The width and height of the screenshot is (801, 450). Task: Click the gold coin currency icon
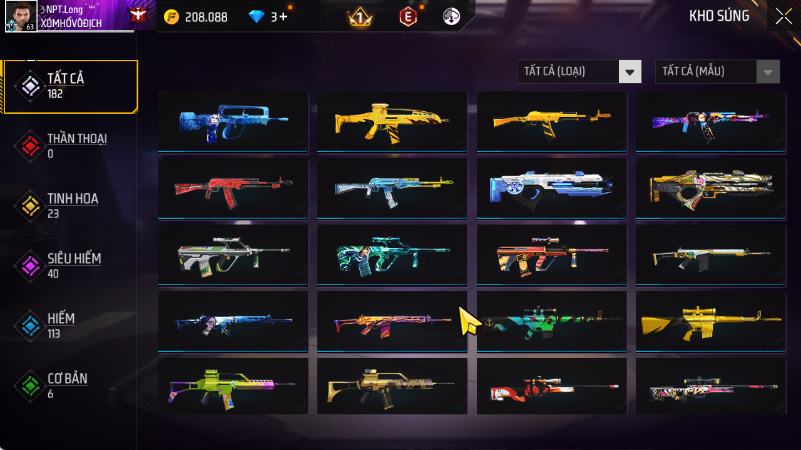[171, 17]
